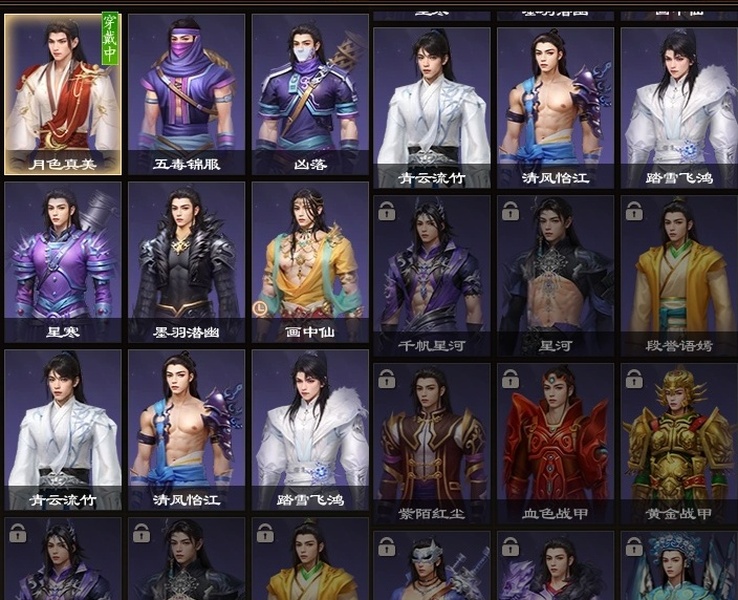Click the 黄金战甲 golden armor tile
This screenshot has width=738, height=600.
coord(679,444)
